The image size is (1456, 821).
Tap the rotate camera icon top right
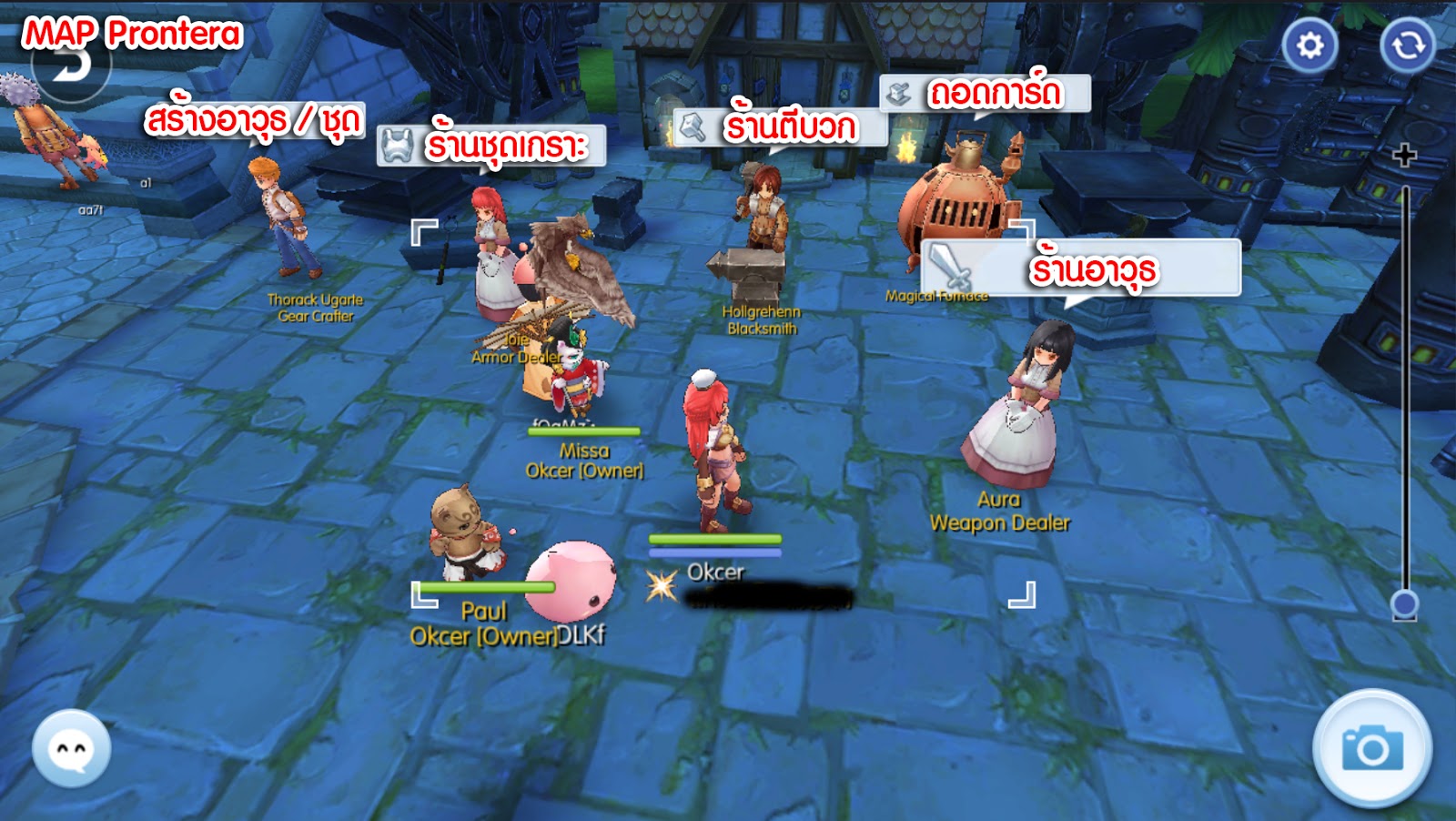pyautogui.click(x=1409, y=43)
